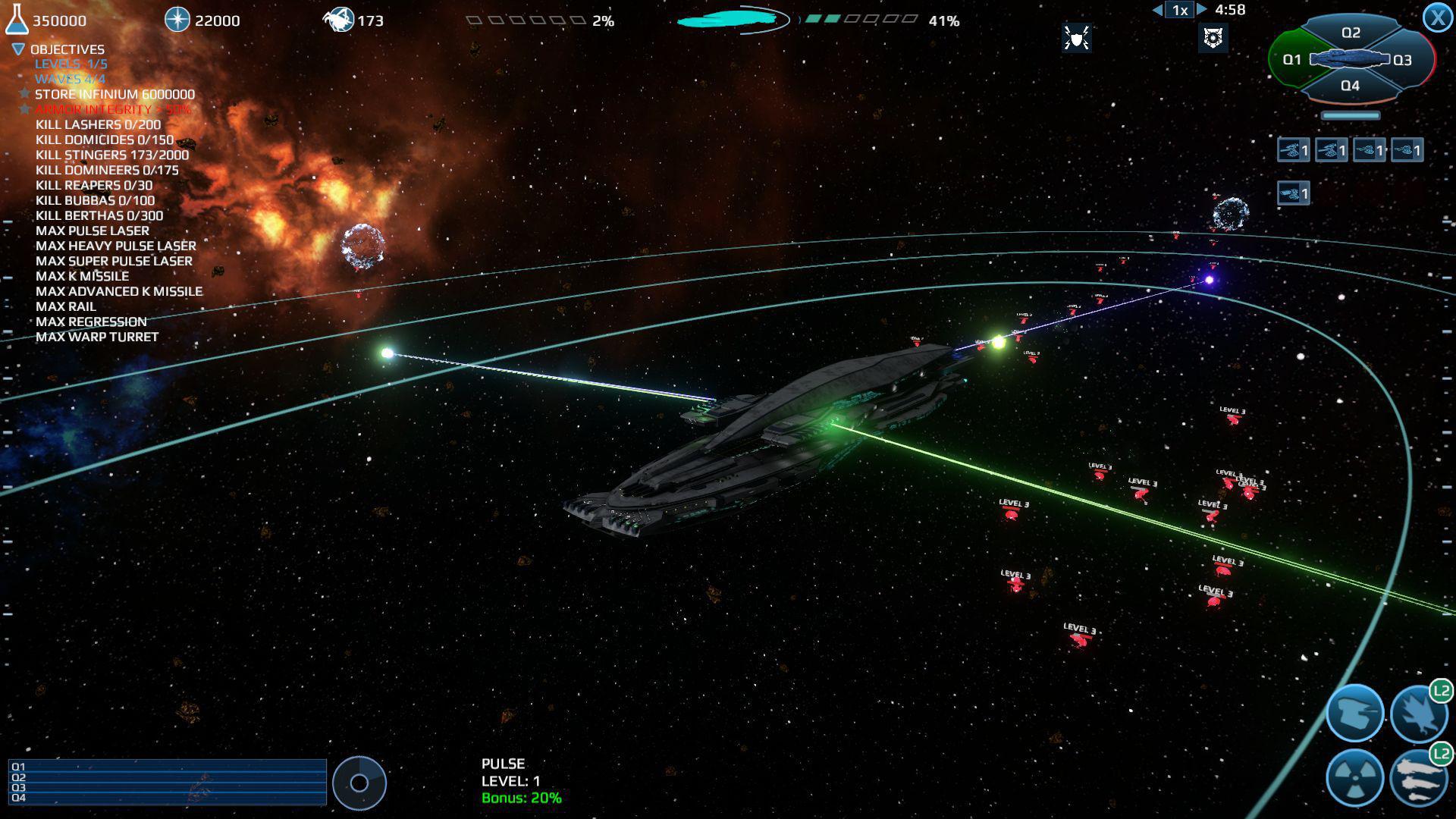Image resolution: width=1456 pixels, height=819 pixels.
Task: Click the star currency icon showing 22000
Action: coord(176,20)
